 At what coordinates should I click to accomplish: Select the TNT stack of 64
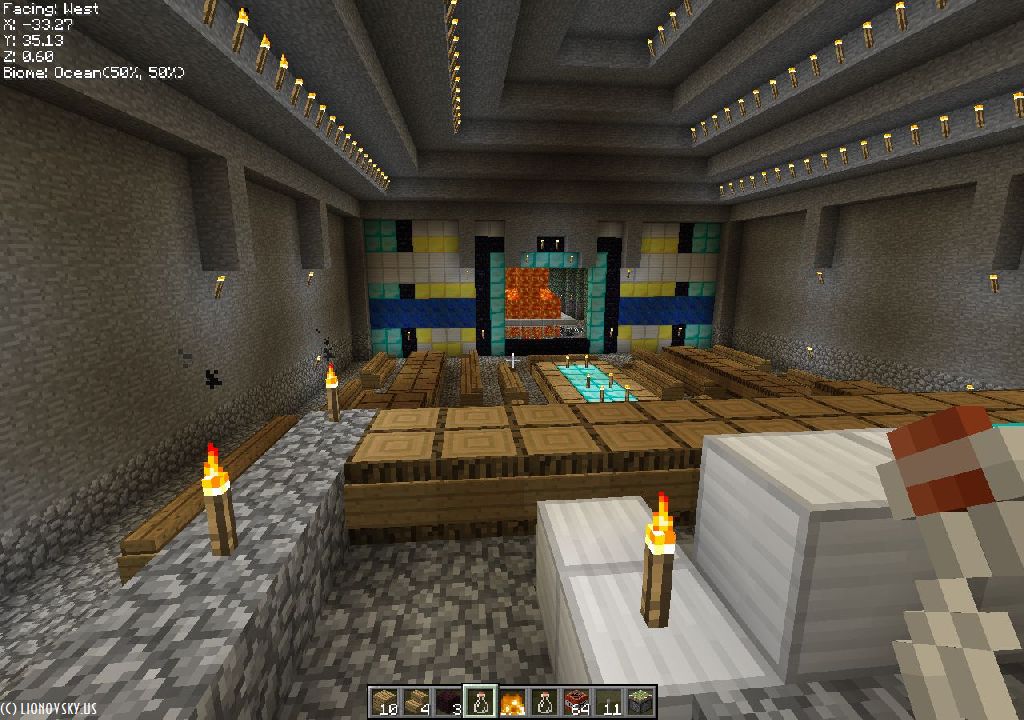coord(575,702)
